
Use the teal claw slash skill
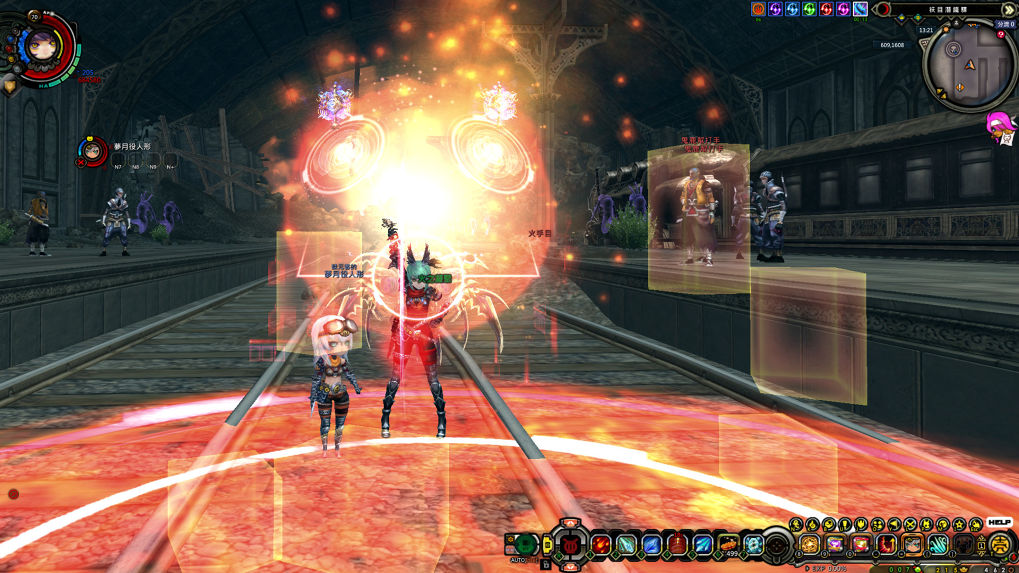tap(937, 544)
